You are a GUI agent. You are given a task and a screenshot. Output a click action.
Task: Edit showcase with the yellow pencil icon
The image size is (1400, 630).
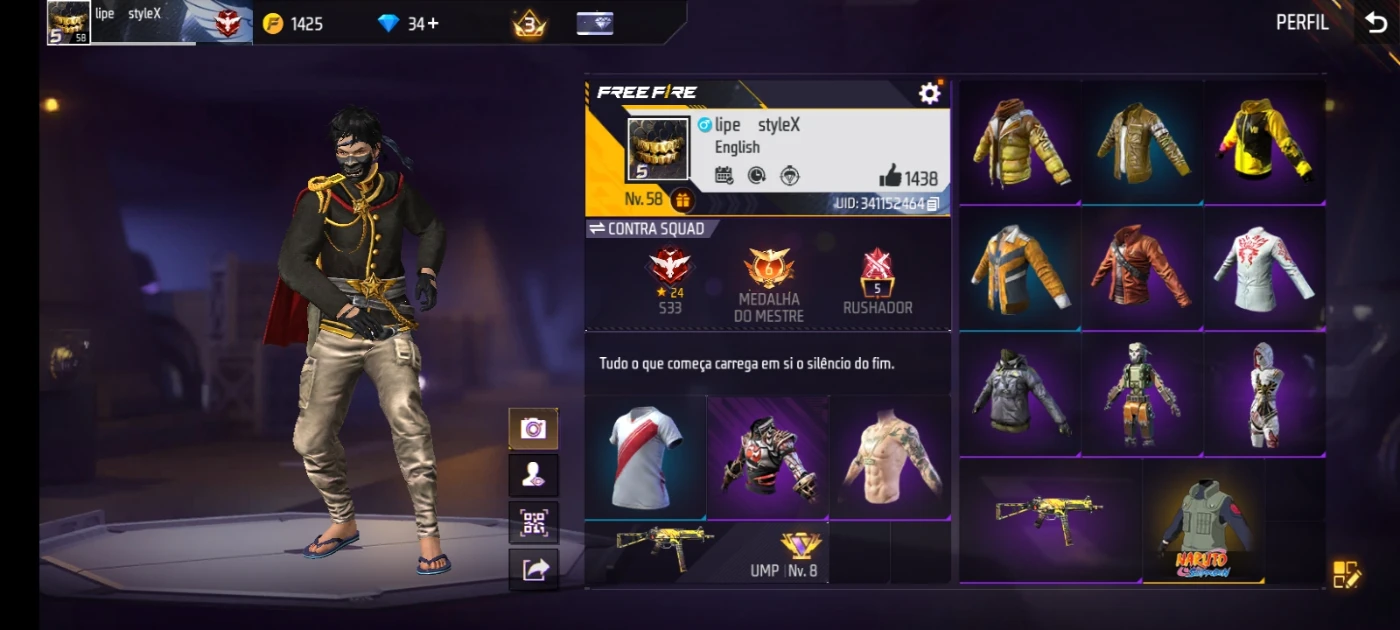(x=1346, y=574)
